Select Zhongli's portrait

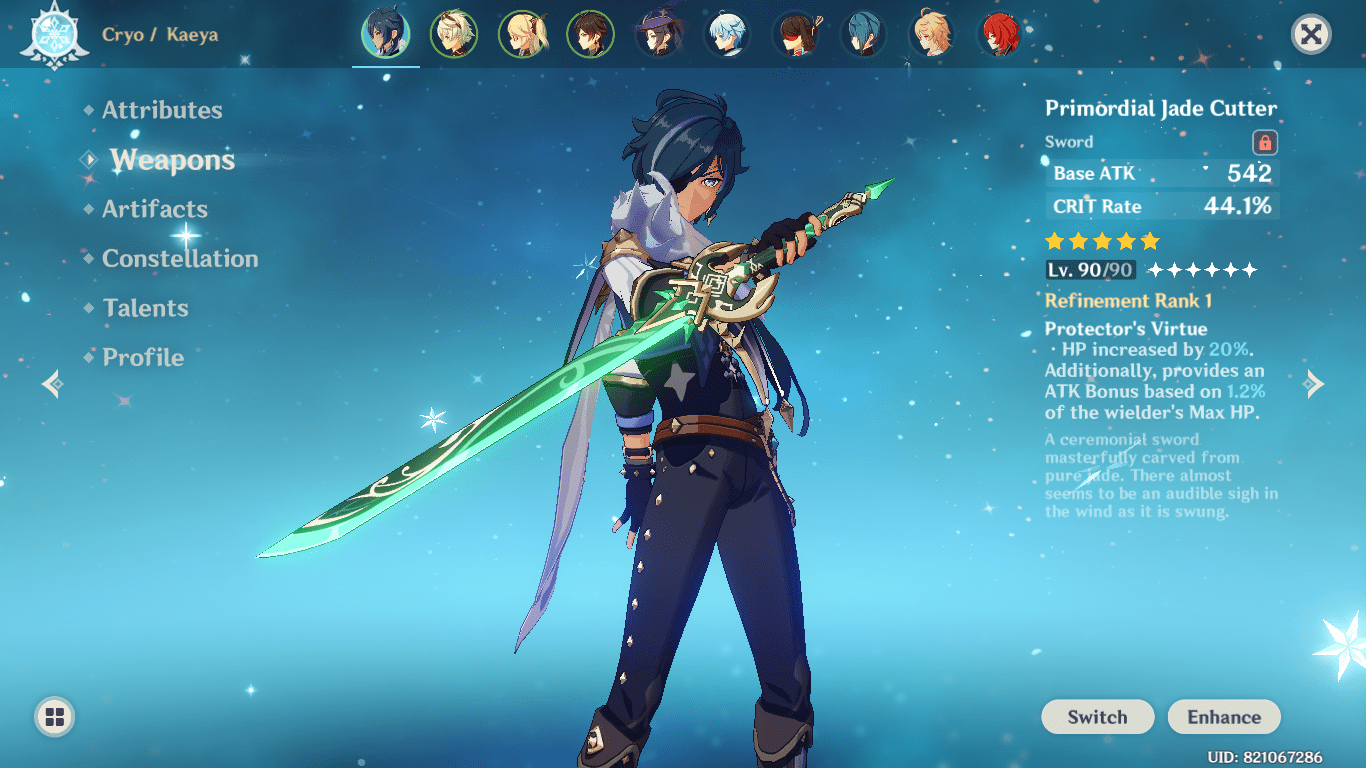(590, 35)
